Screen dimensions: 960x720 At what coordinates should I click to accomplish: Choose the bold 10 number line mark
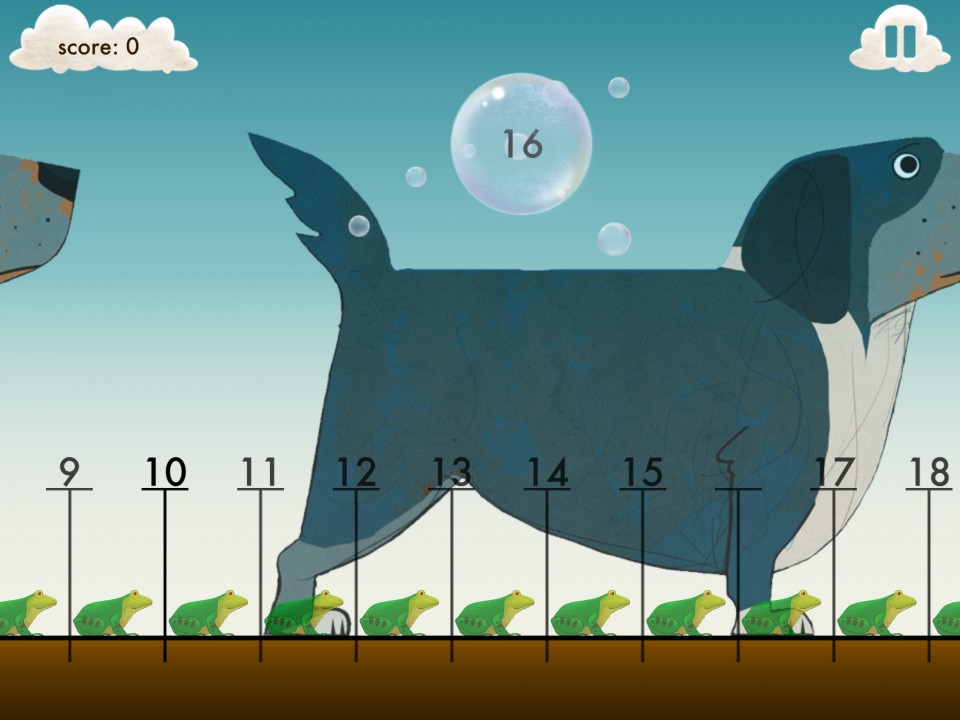(x=165, y=472)
